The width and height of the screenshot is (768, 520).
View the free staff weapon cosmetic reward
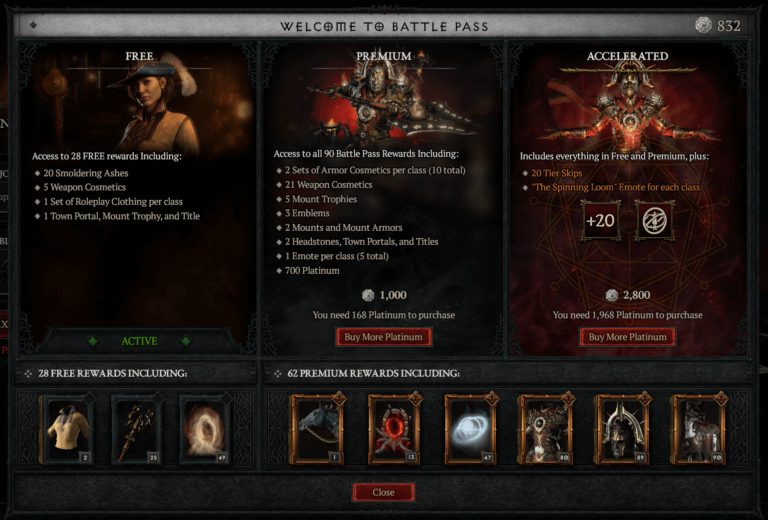[x=136, y=429]
